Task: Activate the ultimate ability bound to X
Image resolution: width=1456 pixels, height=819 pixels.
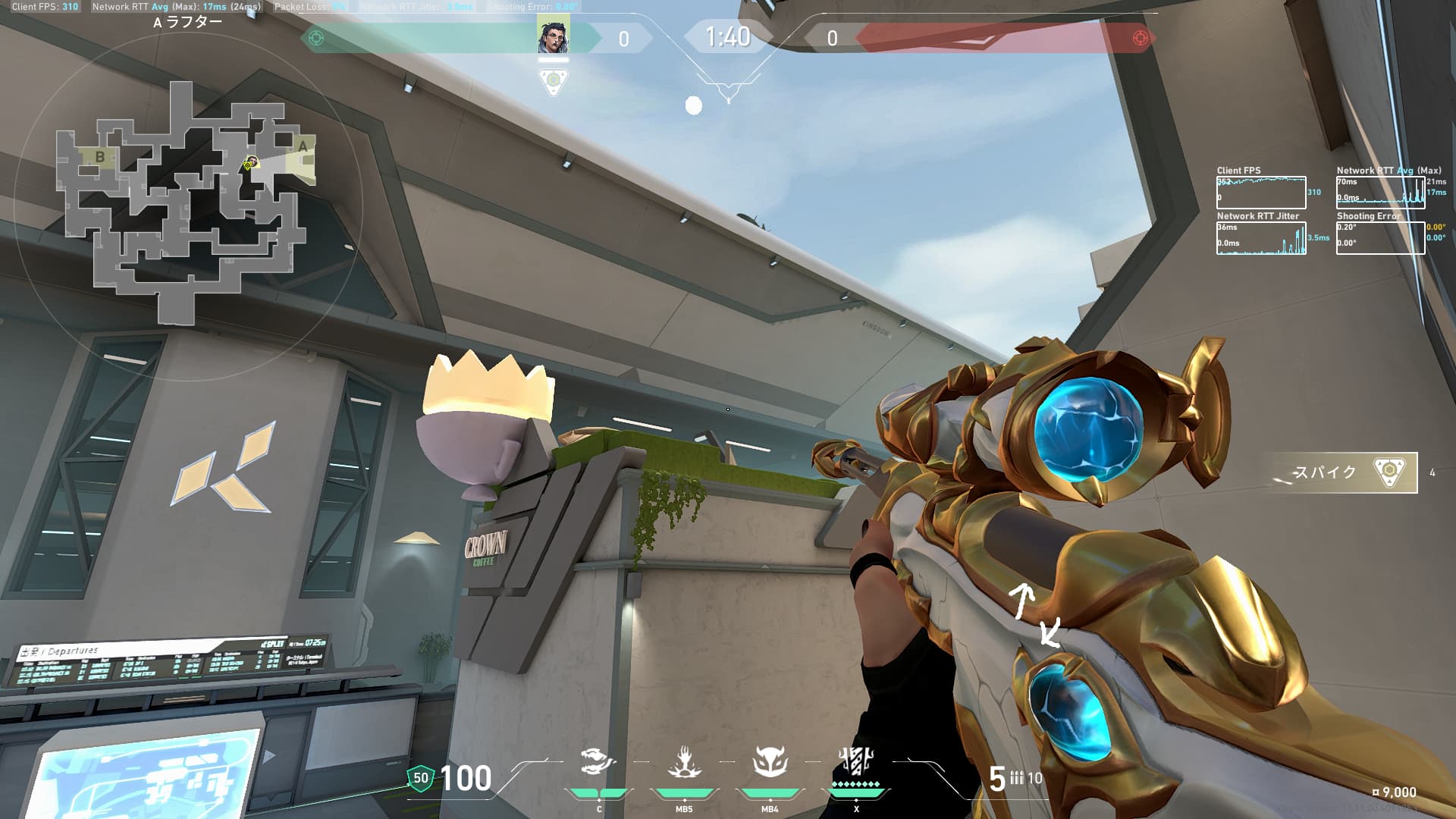Action: (856, 762)
